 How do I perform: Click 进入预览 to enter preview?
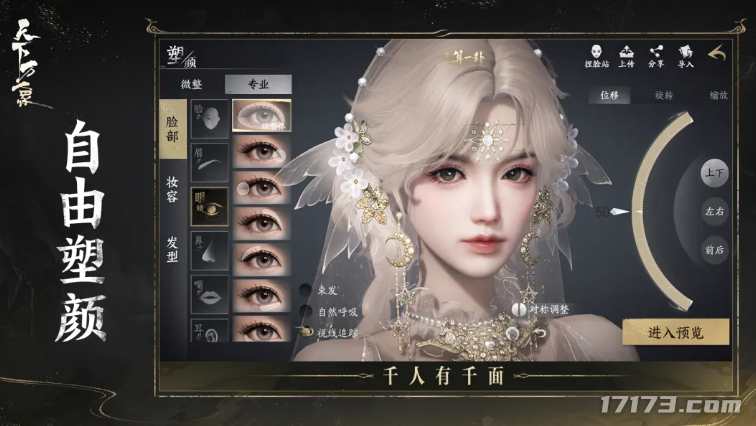tap(676, 332)
